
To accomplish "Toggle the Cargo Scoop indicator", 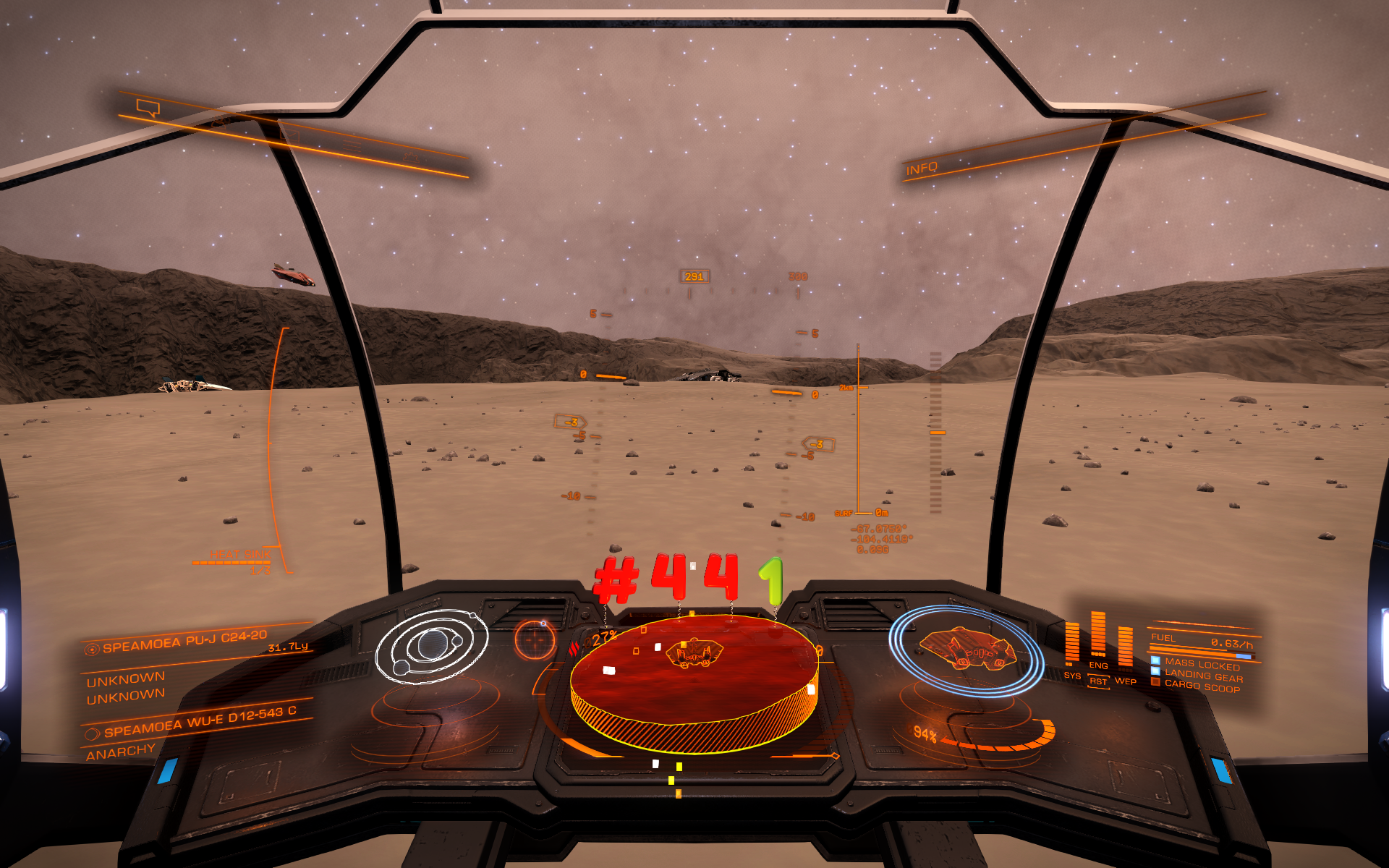I will point(1201,686).
